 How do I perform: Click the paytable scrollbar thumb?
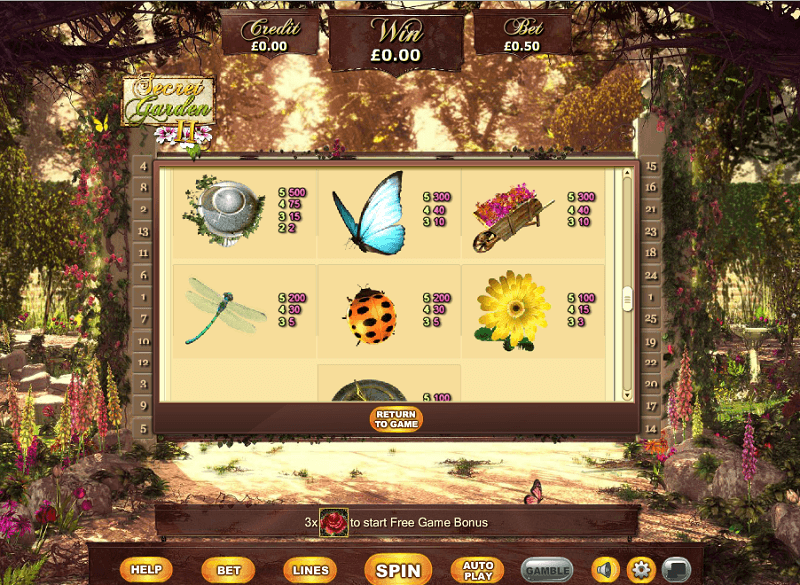point(628,298)
